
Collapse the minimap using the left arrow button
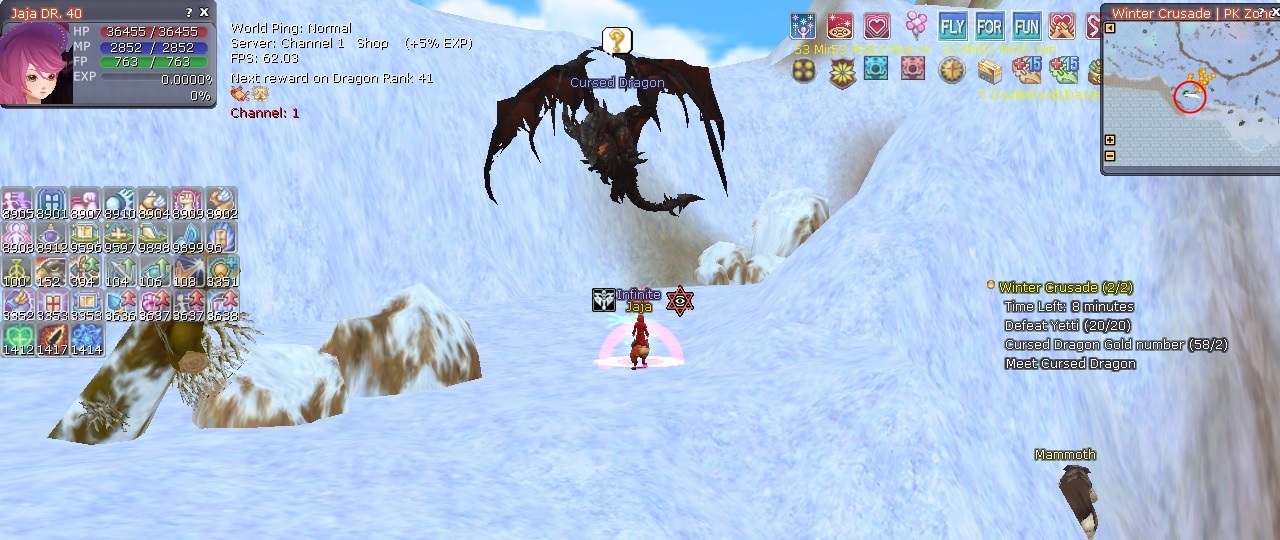point(1110,28)
